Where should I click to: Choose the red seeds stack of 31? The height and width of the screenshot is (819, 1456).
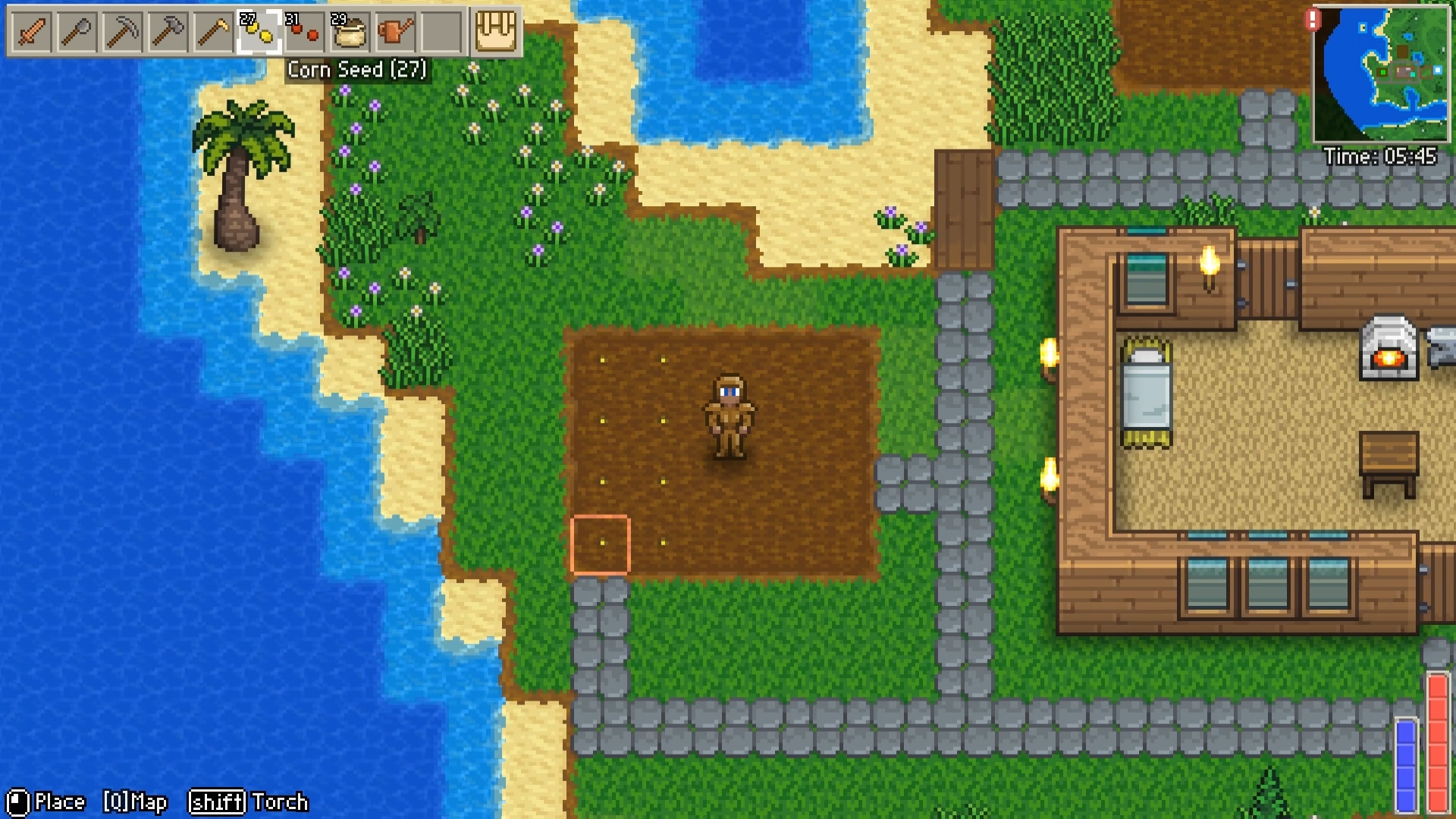(304, 32)
